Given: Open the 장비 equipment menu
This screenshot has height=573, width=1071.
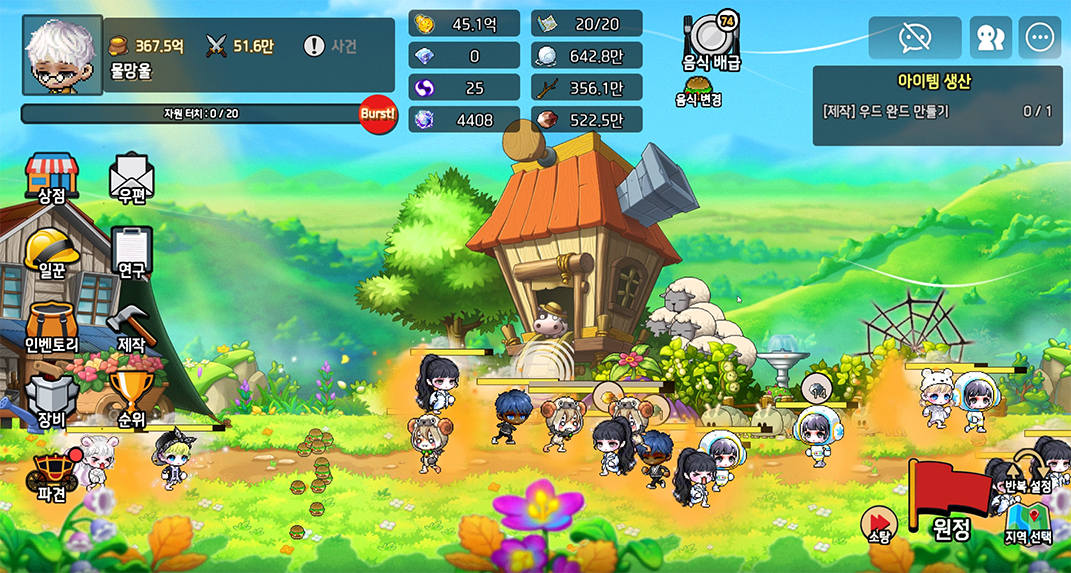Looking at the screenshot, I should (51, 401).
